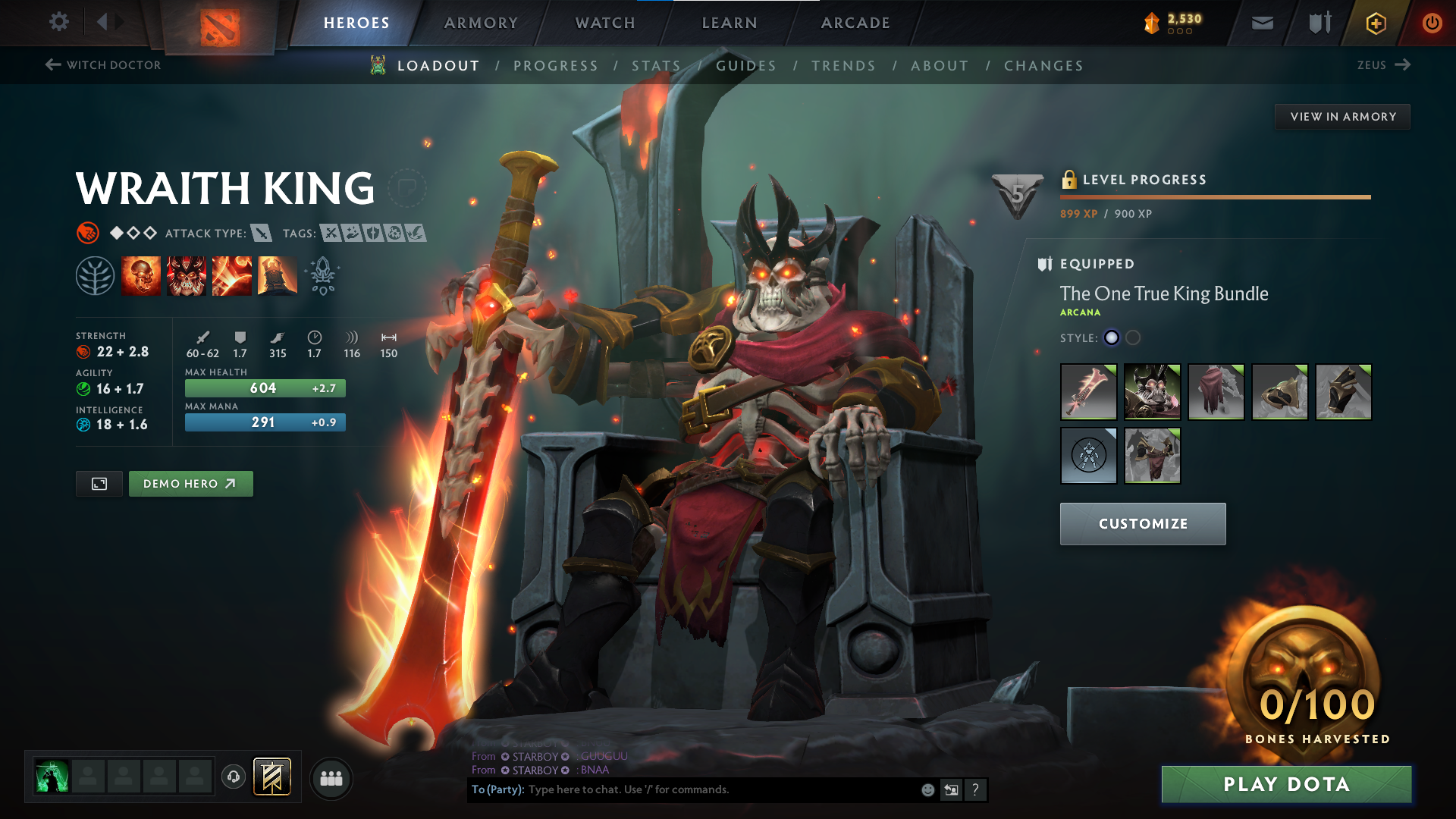Click the power button icon
The width and height of the screenshot is (1456, 819).
(1432, 22)
